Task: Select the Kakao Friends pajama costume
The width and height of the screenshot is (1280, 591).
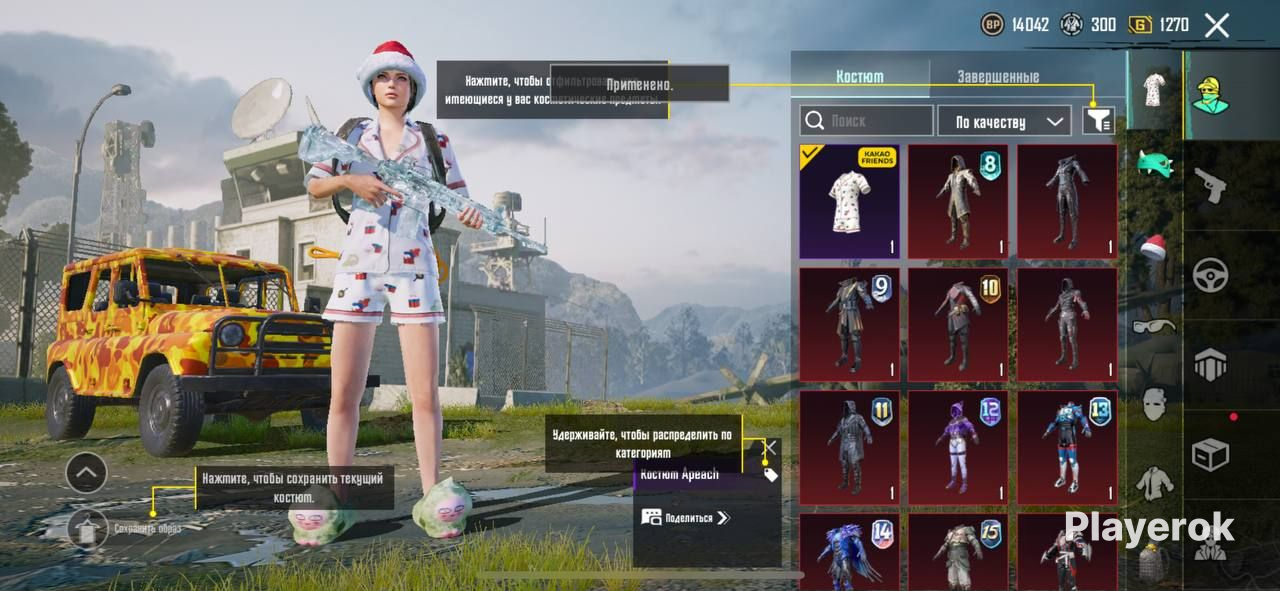Action: [849, 201]
